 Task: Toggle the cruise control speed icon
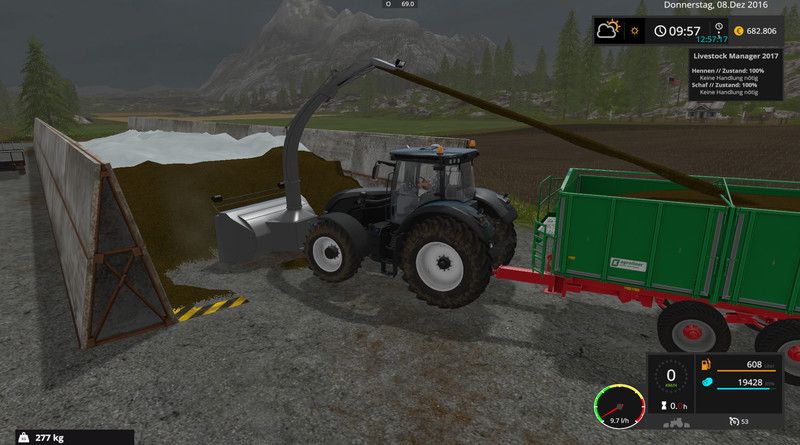pyautogui.click(x=734, y=421)
